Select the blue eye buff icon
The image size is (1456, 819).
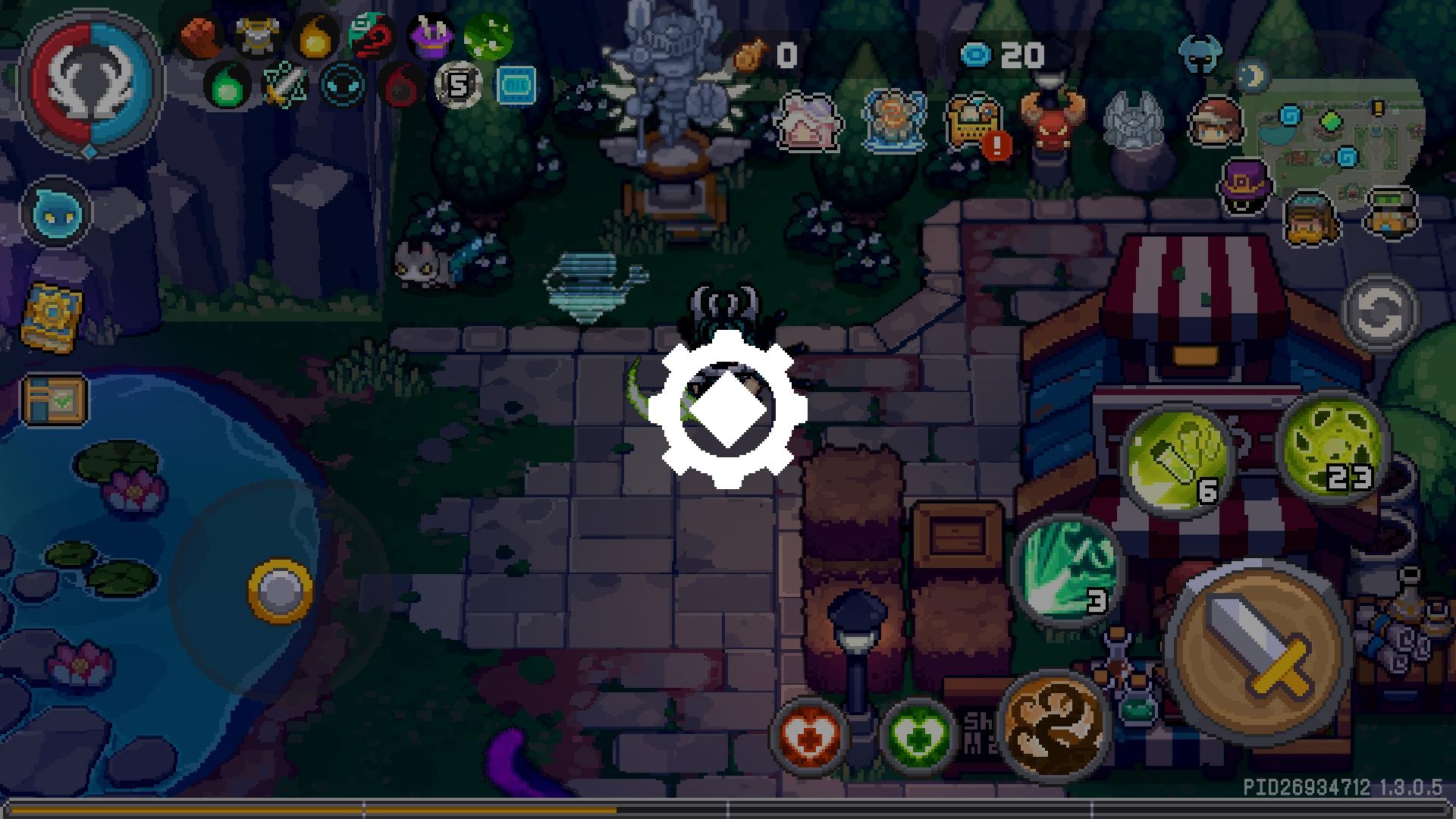tap(343, 85)
